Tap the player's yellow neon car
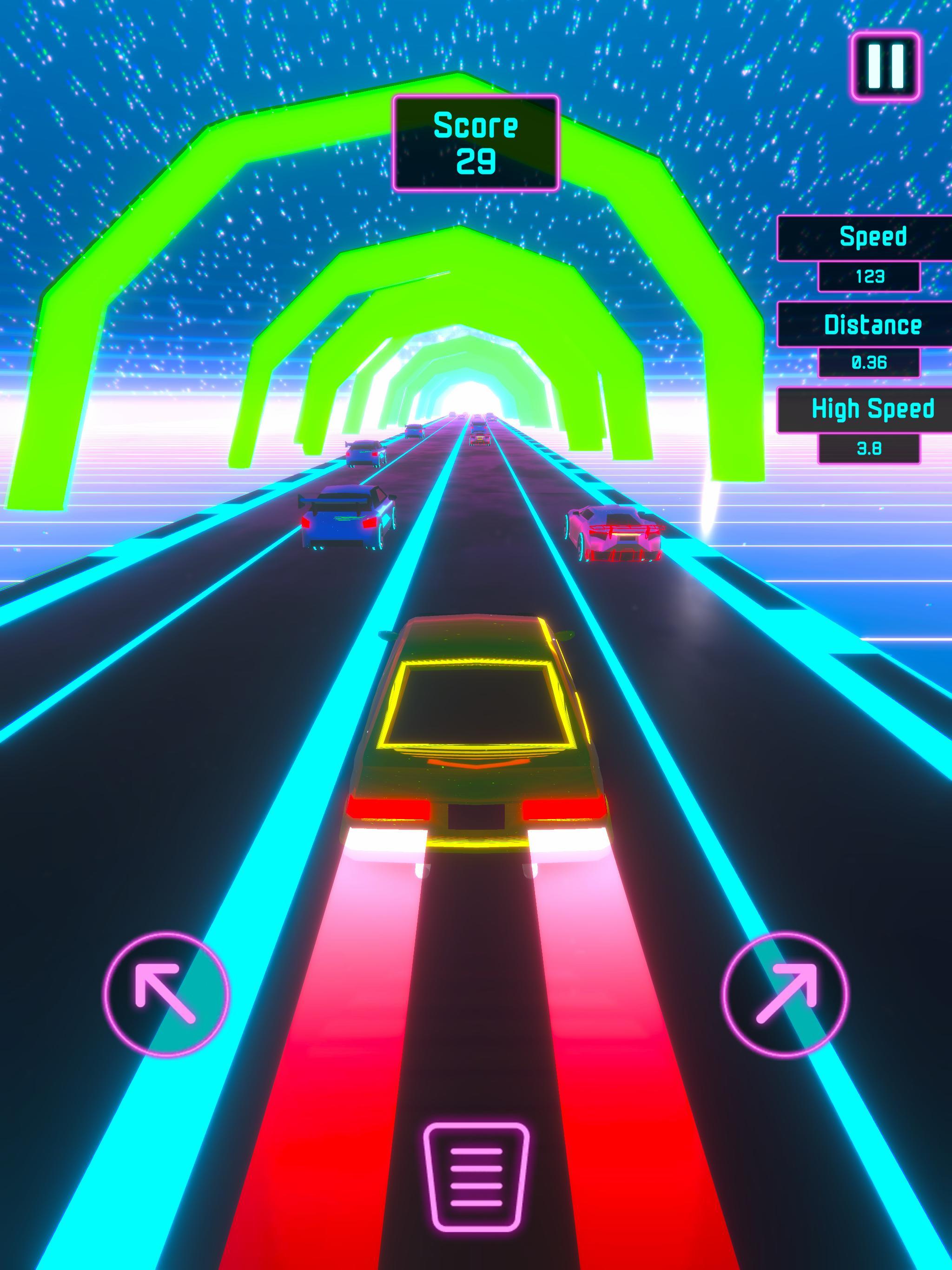Image resolution: width=952 pixels, height=1270 pixels. pyautogui.click(x=476, y=747)
